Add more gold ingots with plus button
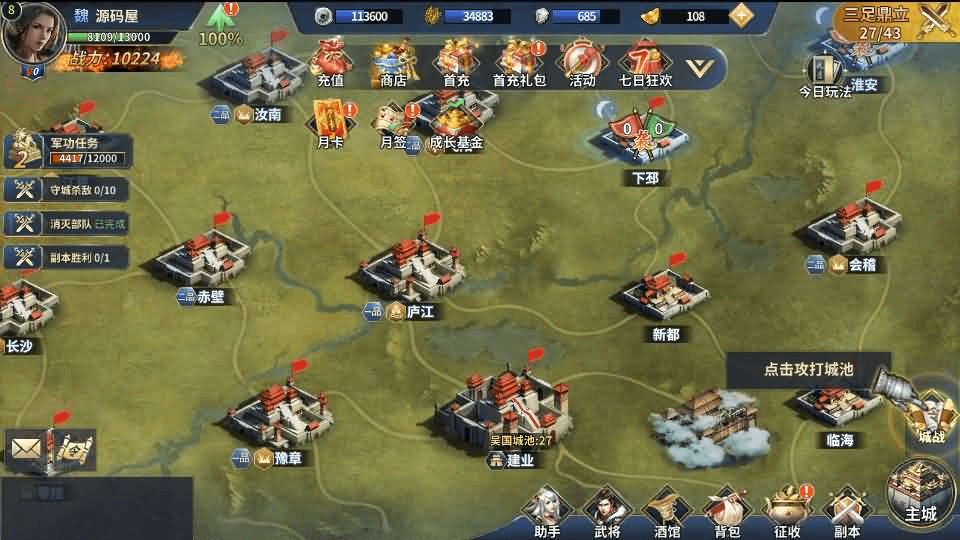The image size is (960, 540). click(x=741, y=16)
